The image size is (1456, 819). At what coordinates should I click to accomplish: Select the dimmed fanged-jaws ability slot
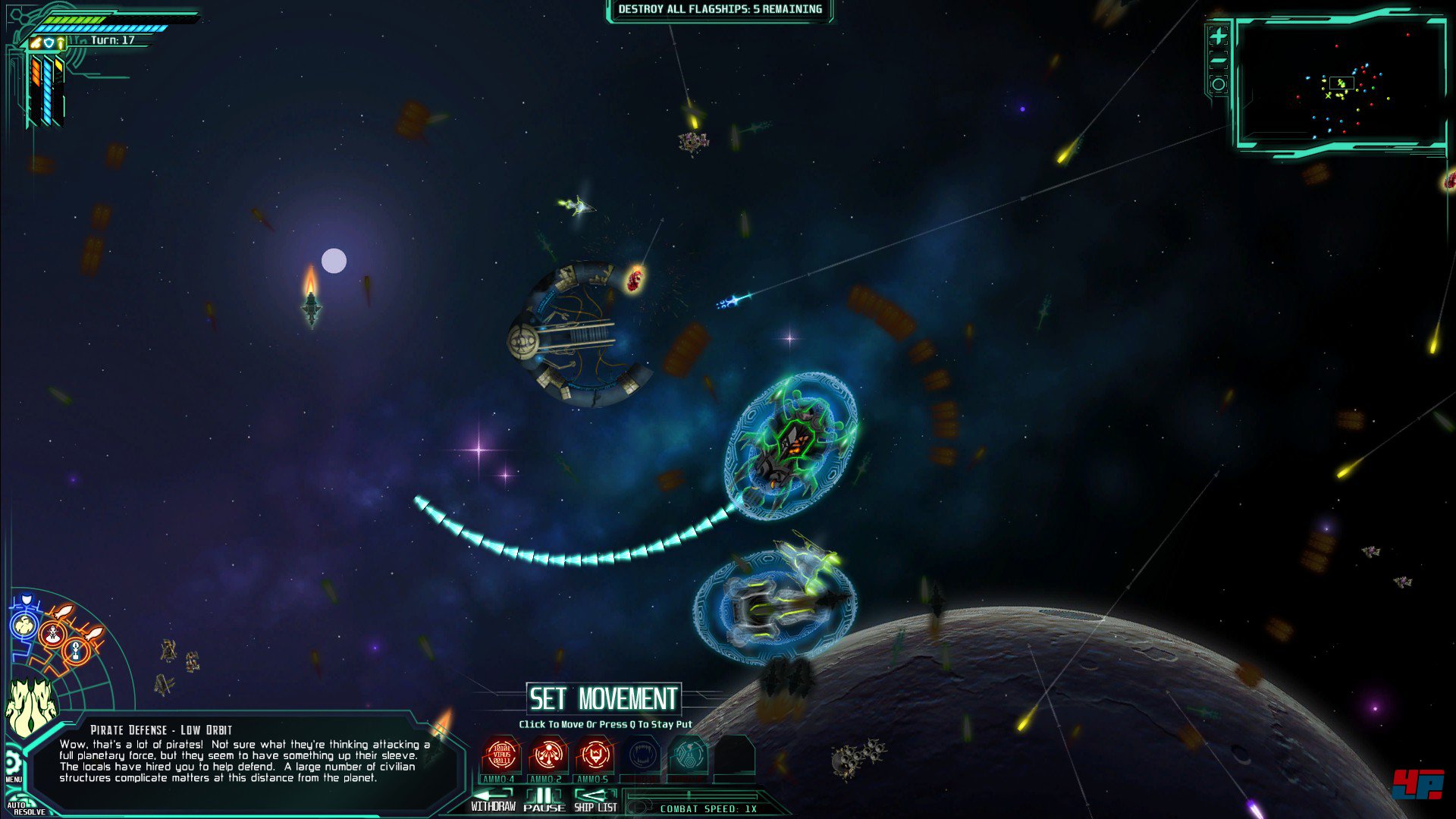pos(642,755)
